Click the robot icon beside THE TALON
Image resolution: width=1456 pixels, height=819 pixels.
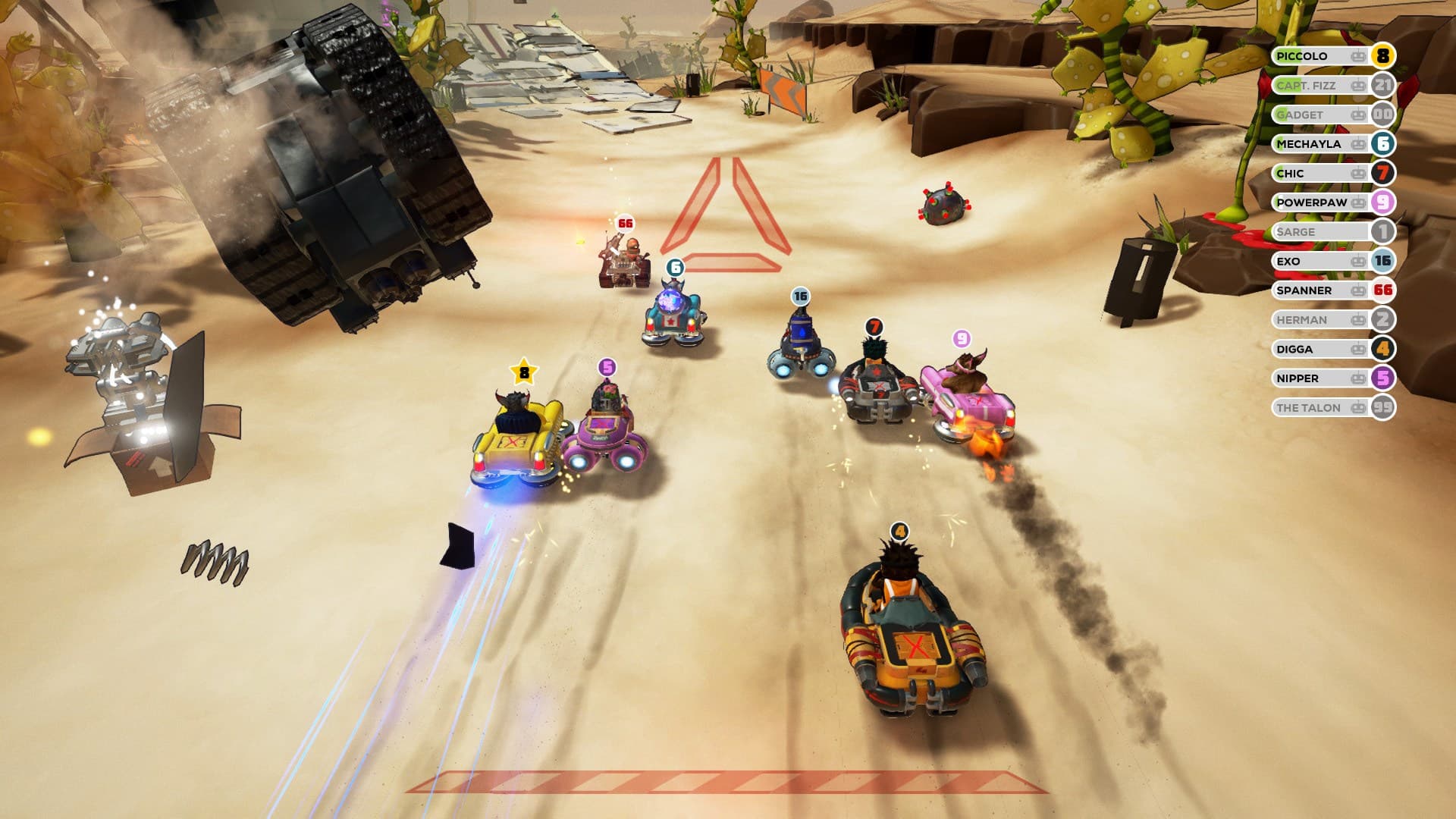(1357, 407)
